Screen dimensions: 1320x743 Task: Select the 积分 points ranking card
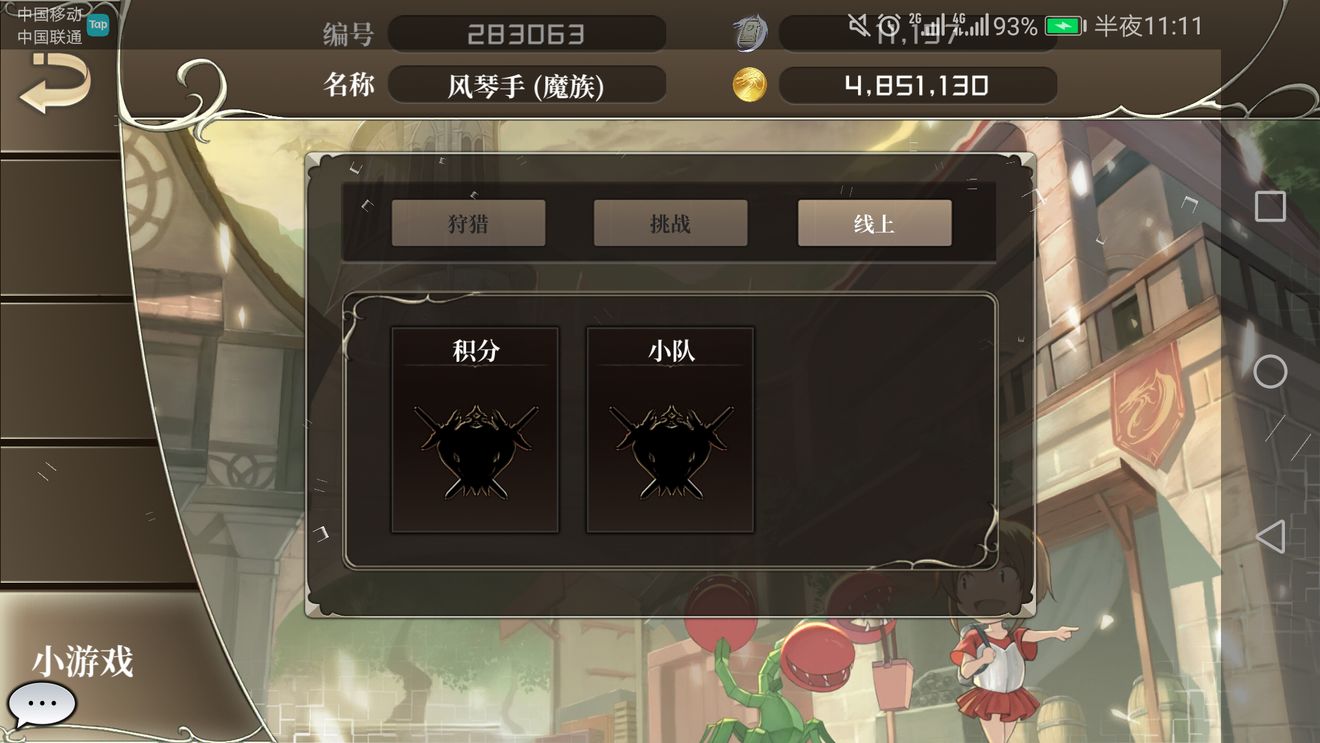click(x=474, y=430)
